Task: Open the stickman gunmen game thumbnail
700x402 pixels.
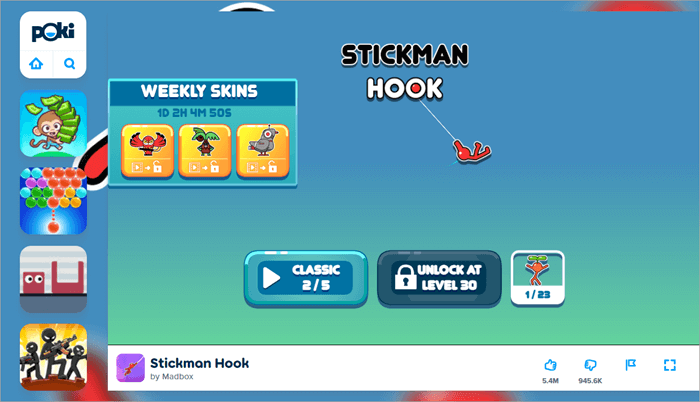Action: (53, 357)
